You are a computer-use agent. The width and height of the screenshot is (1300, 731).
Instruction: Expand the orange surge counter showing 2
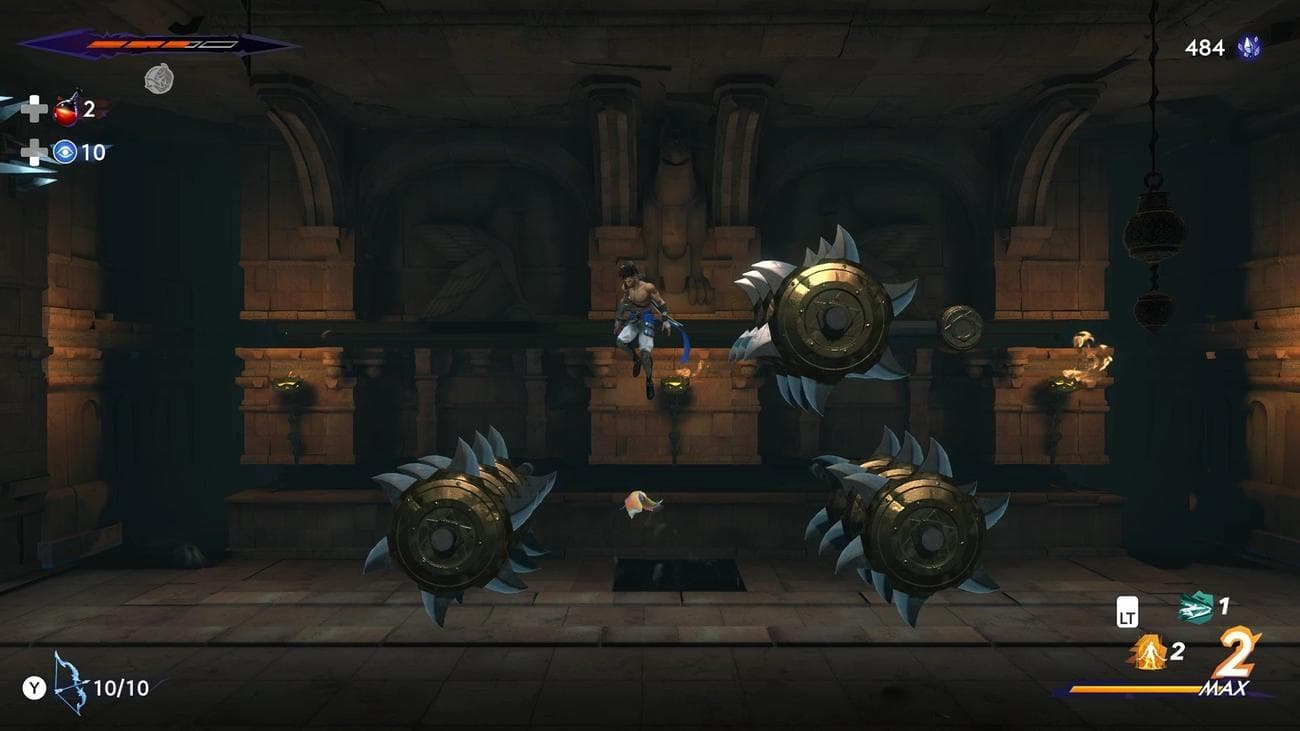[x=1179, y=654]
